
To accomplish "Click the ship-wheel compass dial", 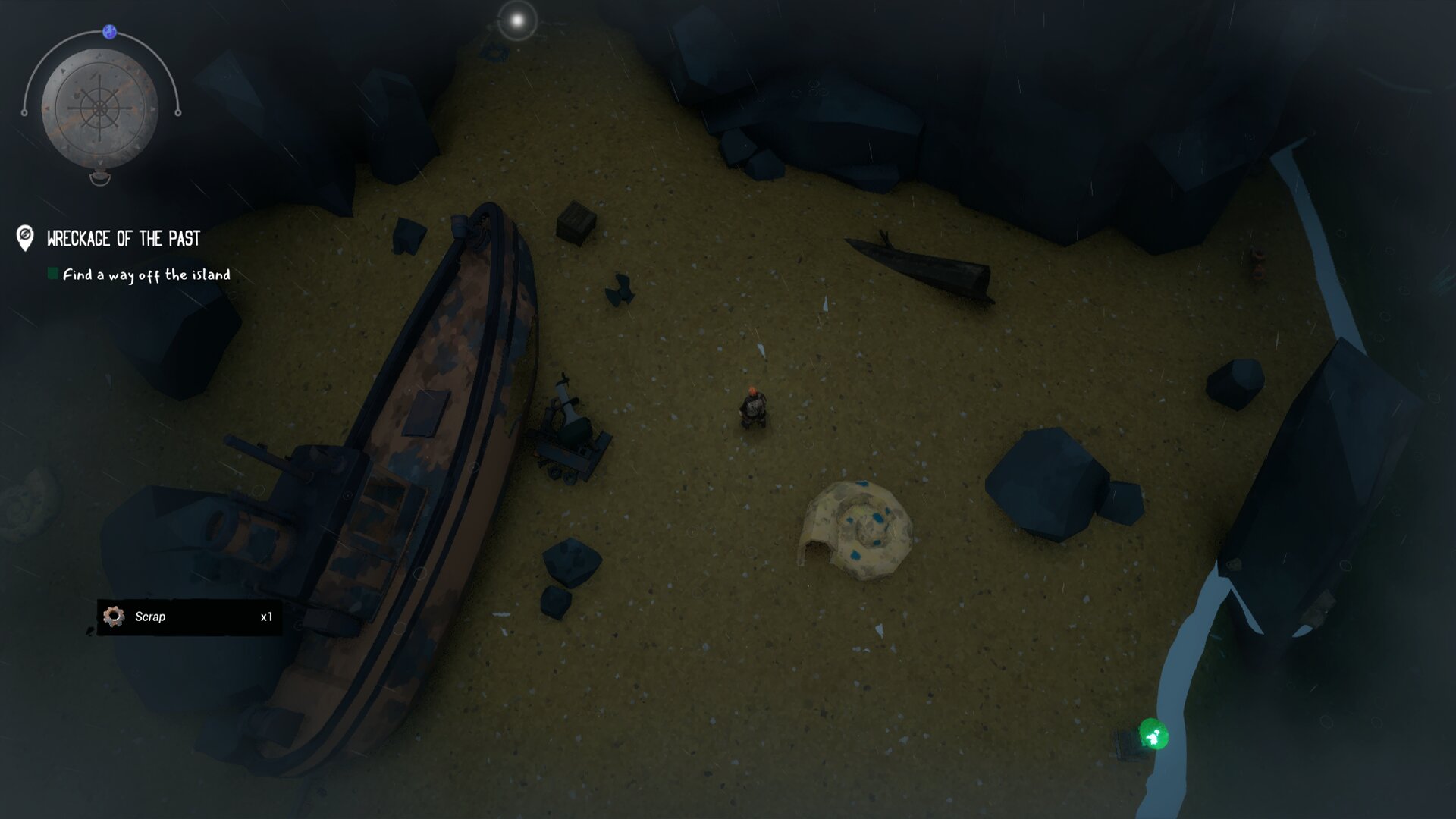I will (x=99, y=108).
